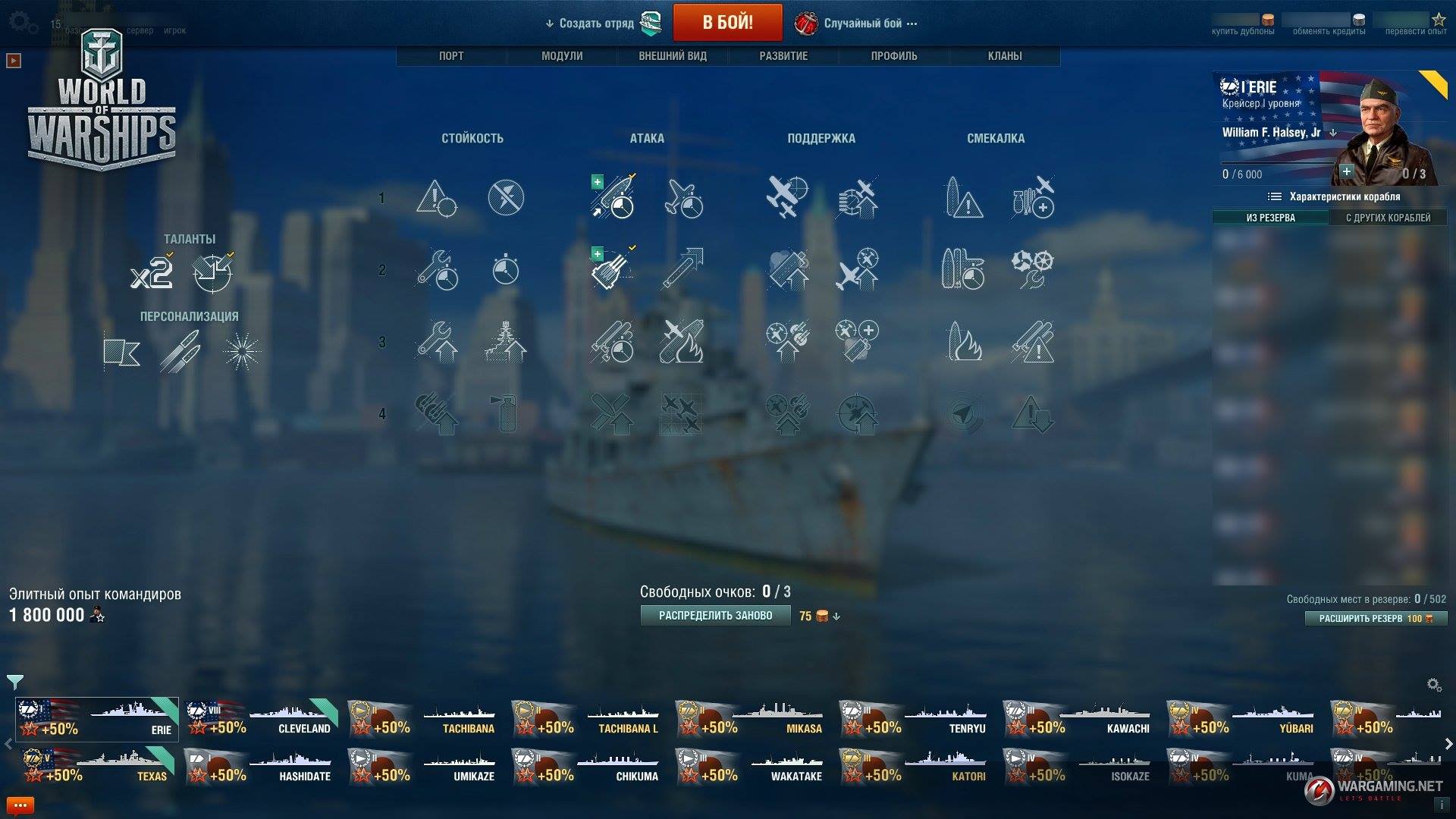Viewport: 1456px width, 819px height.
Task: Open the ship carousel filter funnel
Action: click(15, 682)
